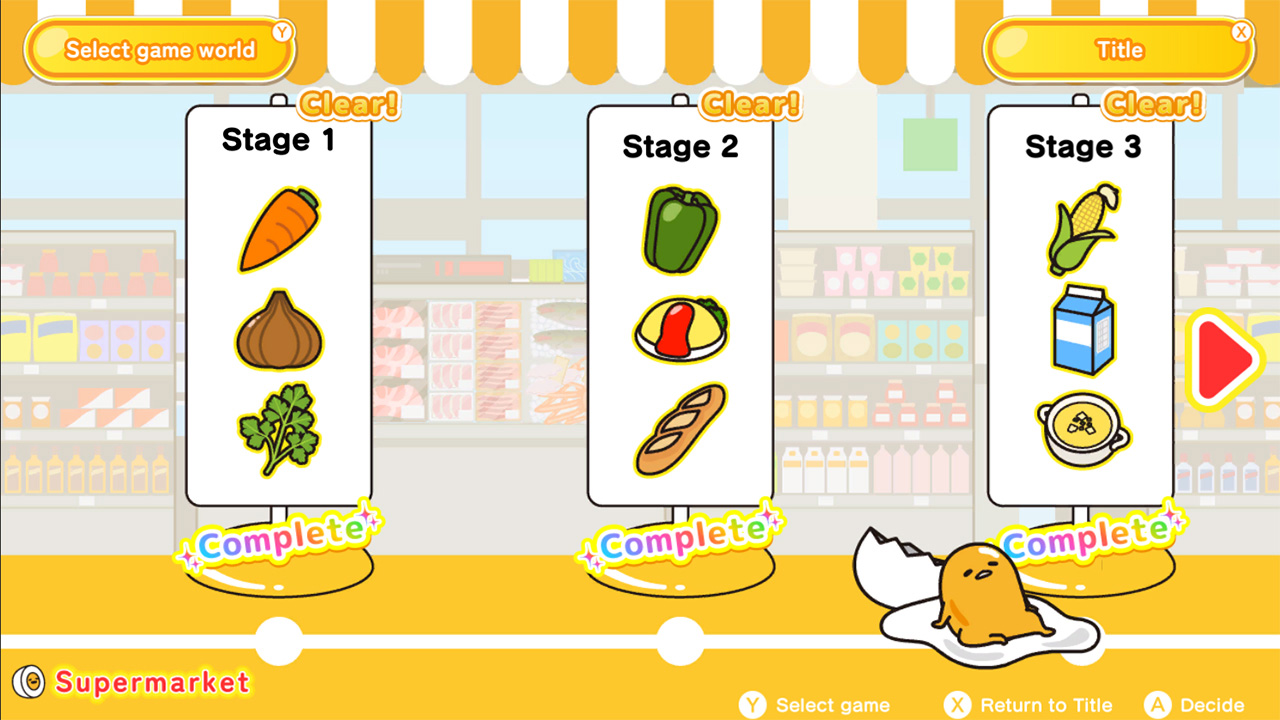The width and height of the screenshot is (1280, 720).
Task: Click the milk carton icon on Stage 3
Action: (1081, 330)
